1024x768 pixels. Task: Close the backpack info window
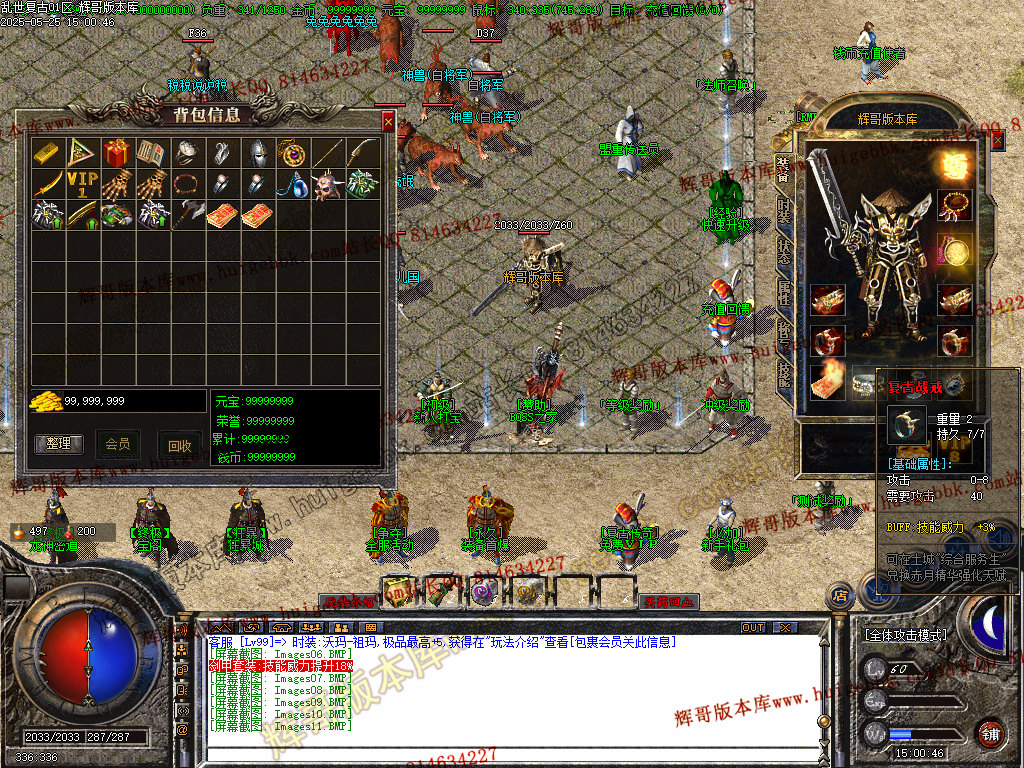(x=388, y=122)
